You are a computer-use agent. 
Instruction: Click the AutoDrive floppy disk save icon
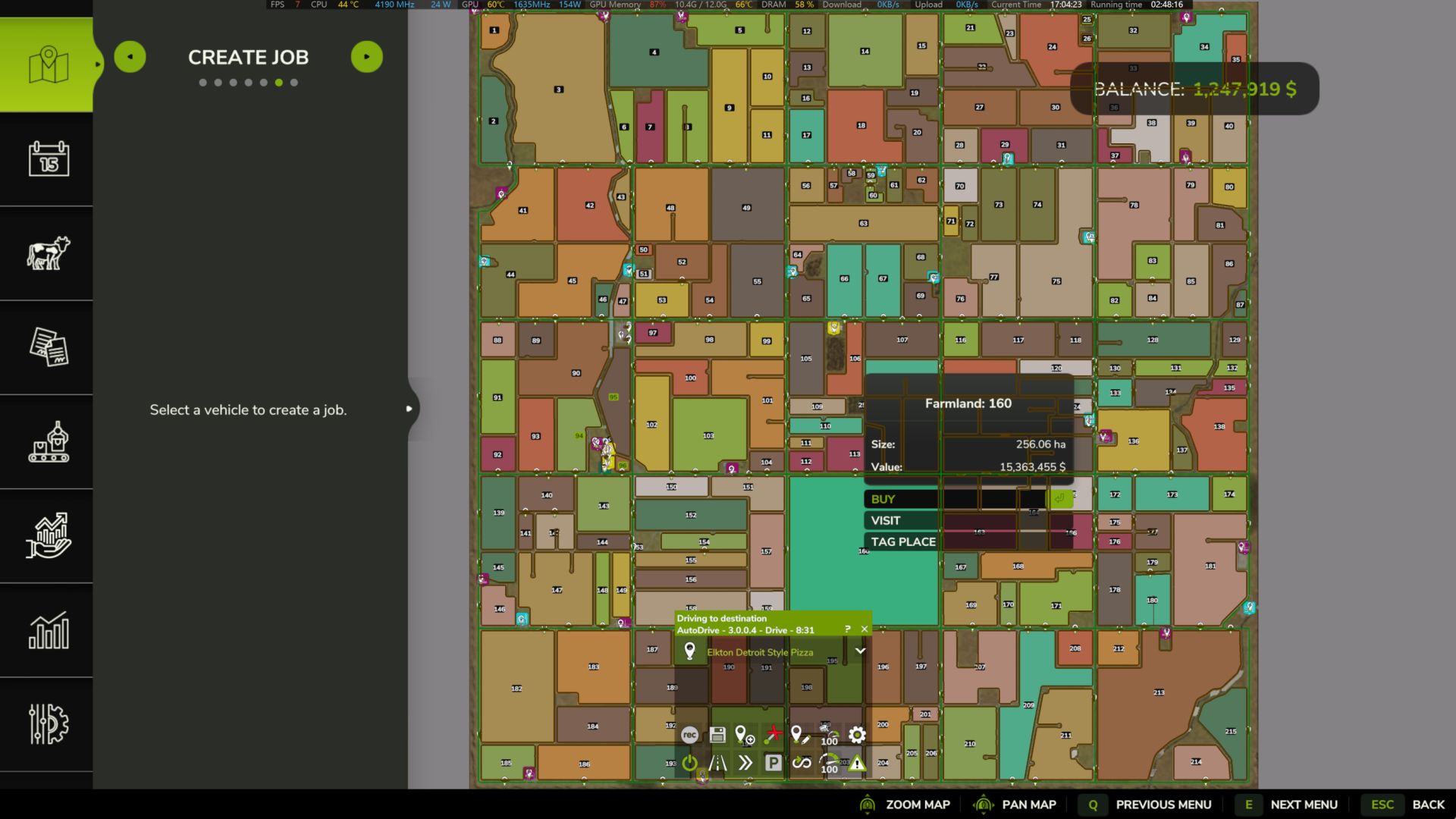click(717, 735)
